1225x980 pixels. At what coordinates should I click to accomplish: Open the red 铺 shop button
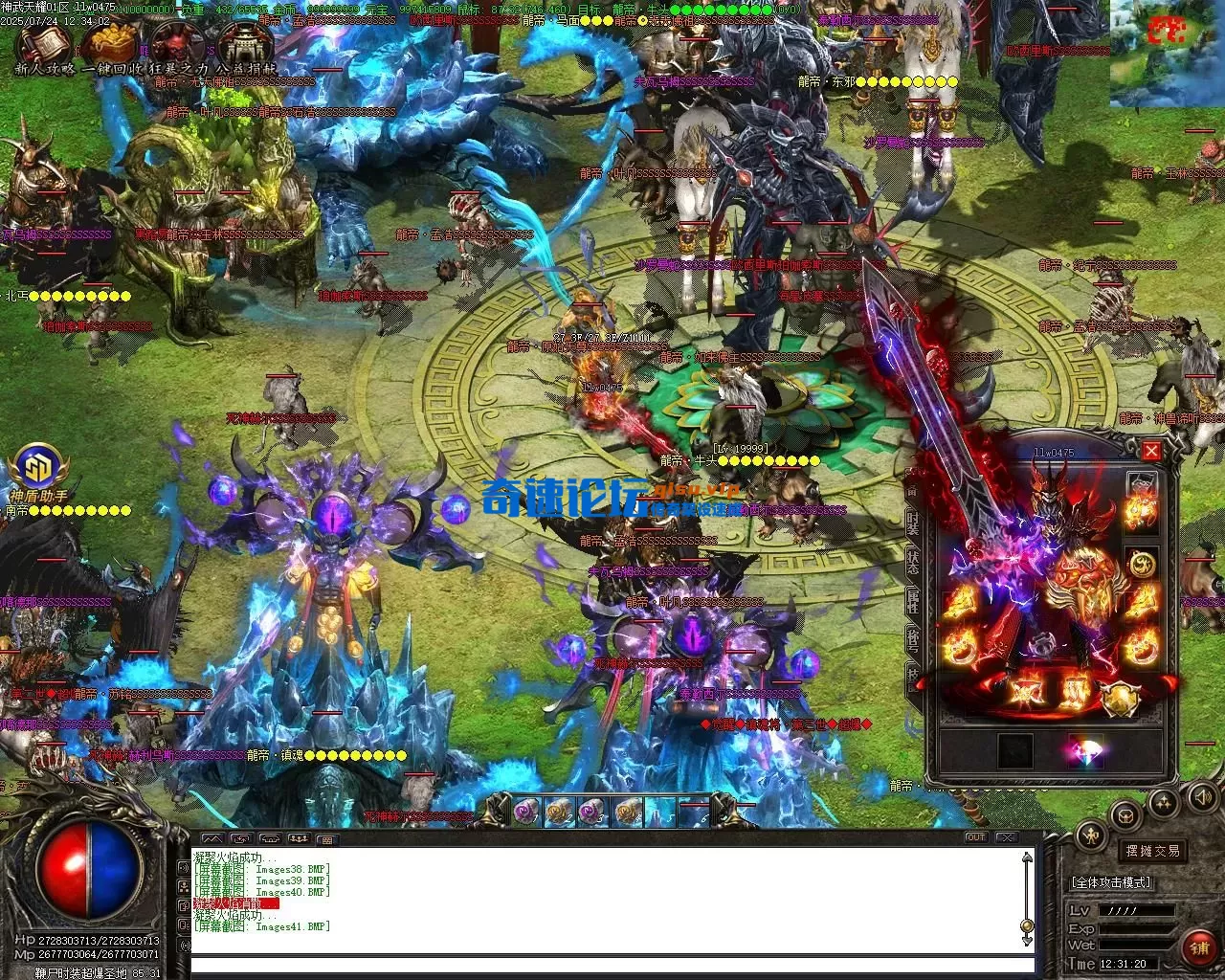pos(1198,947)
